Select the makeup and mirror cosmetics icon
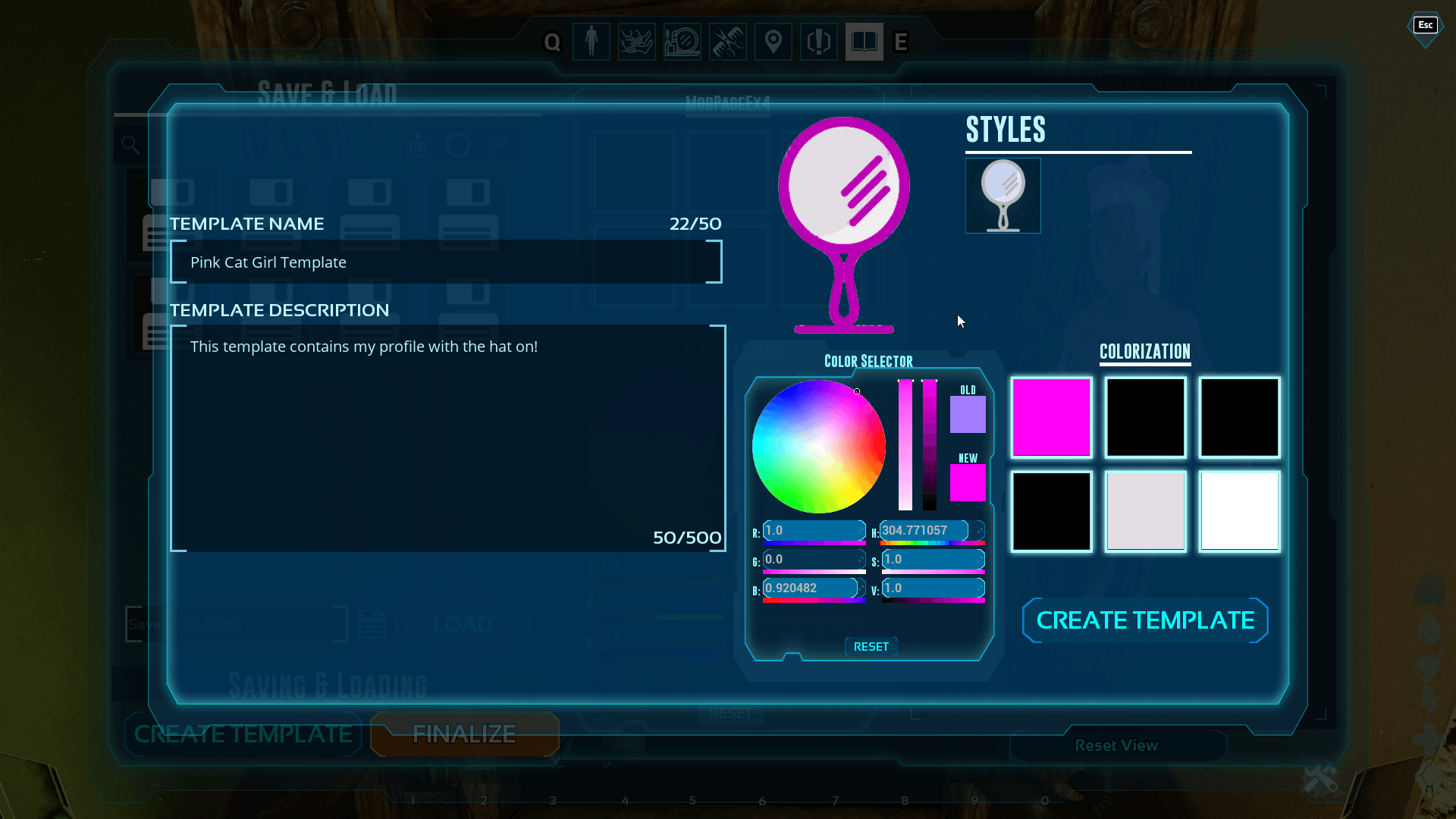1456x819 pixels. coord(682,42)
